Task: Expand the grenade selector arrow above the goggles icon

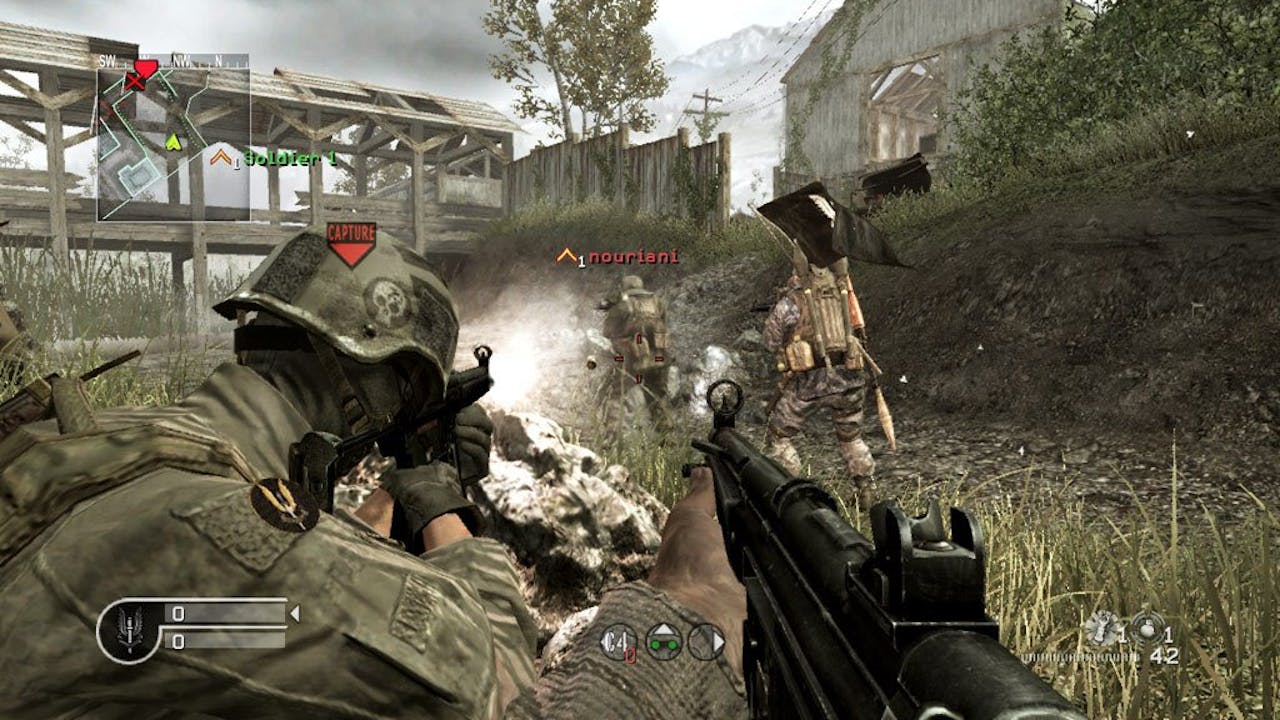Action: [x=664, y=627]
